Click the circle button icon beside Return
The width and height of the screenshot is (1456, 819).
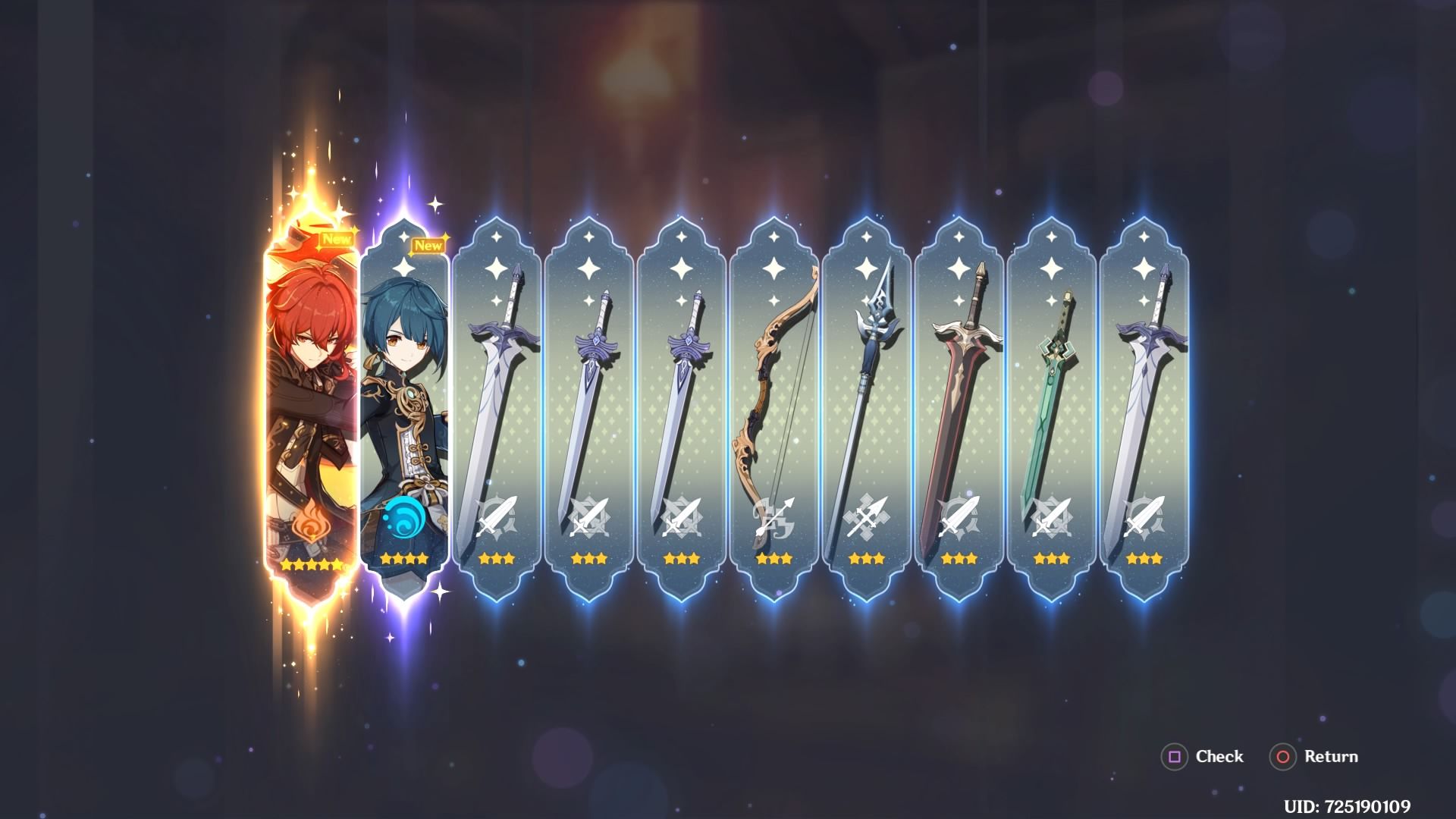pyautogui.click(x=1285, y=757)
